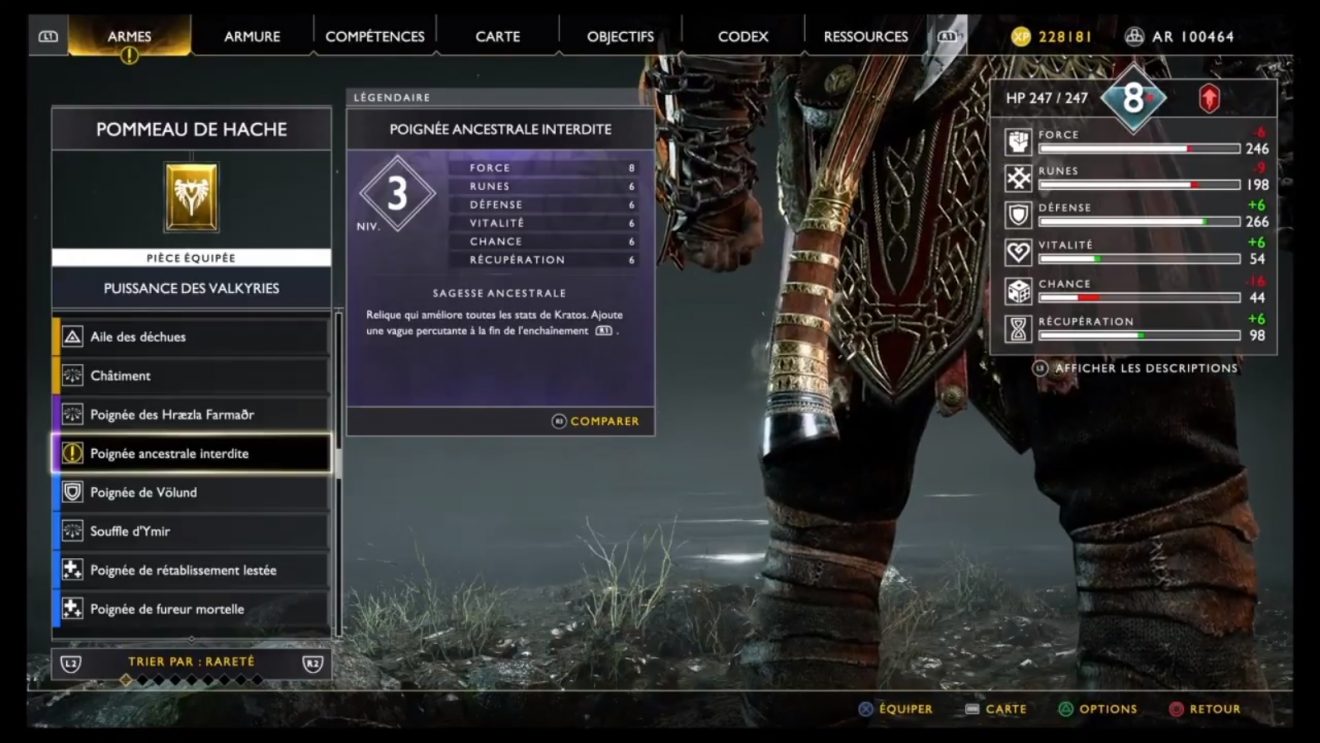This screenshot has height=743, width=1320.
Task: Compare the selected pommel with Comparer
Action: click(x=596, y=421)
